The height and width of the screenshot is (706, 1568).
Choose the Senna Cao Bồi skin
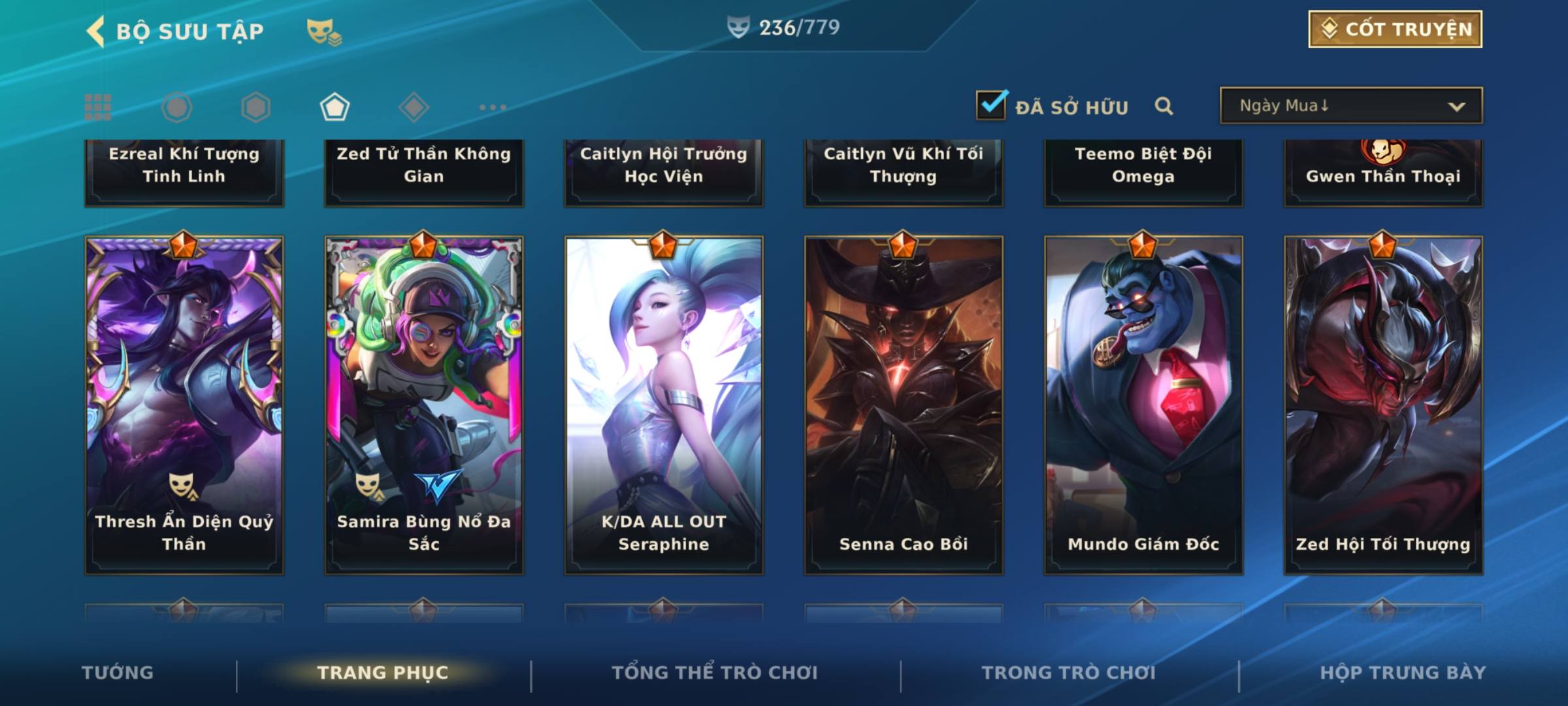pyautogui.click(x=904, y=405)
